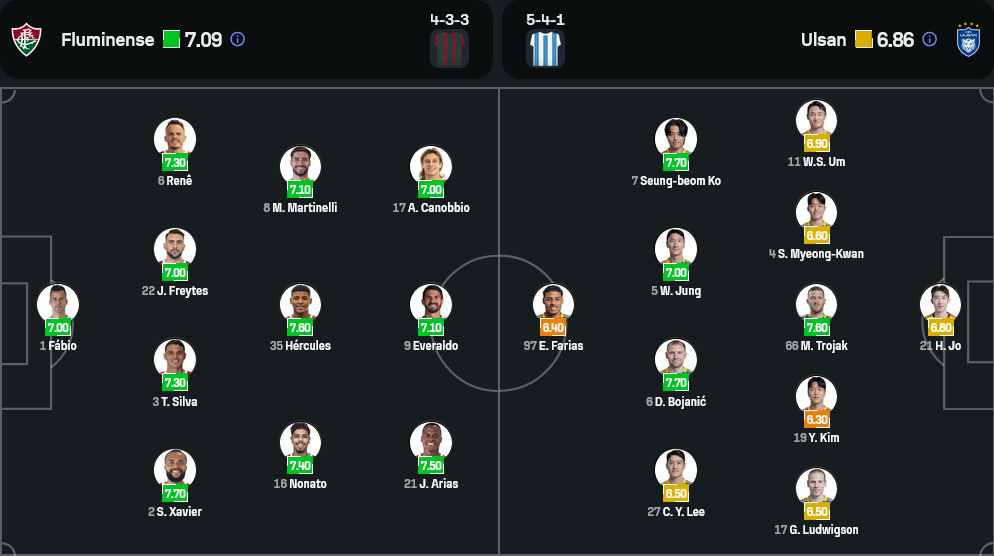Image resolution: width=994 pixels, height=556 pixels.
Task: View A. Canobbio's player card
Action: tap(431, 167)
